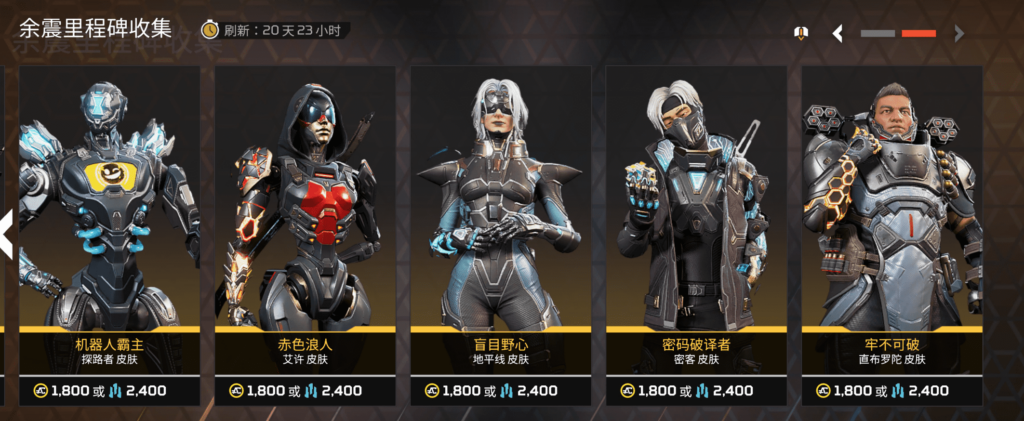
Task: Choose the 赤色浪人 skin card
Action: [304, 200]
